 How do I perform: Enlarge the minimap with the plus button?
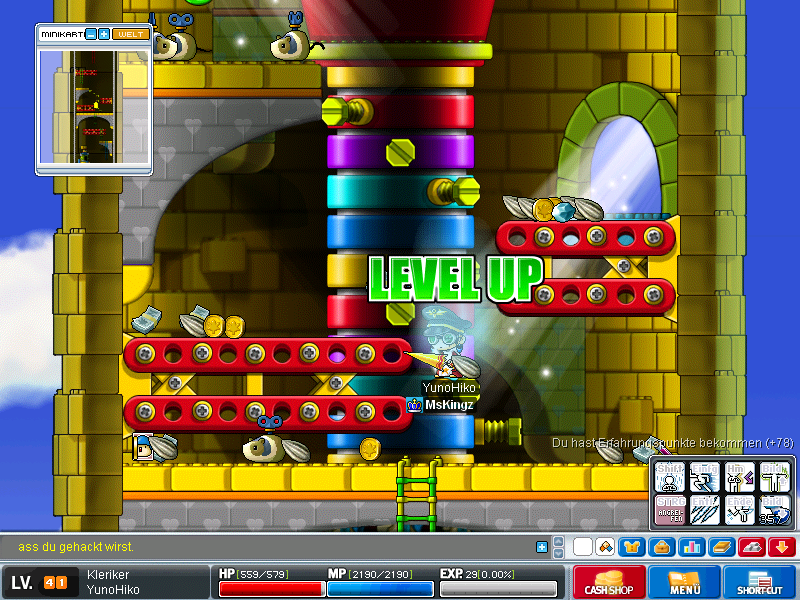[104, 34]
